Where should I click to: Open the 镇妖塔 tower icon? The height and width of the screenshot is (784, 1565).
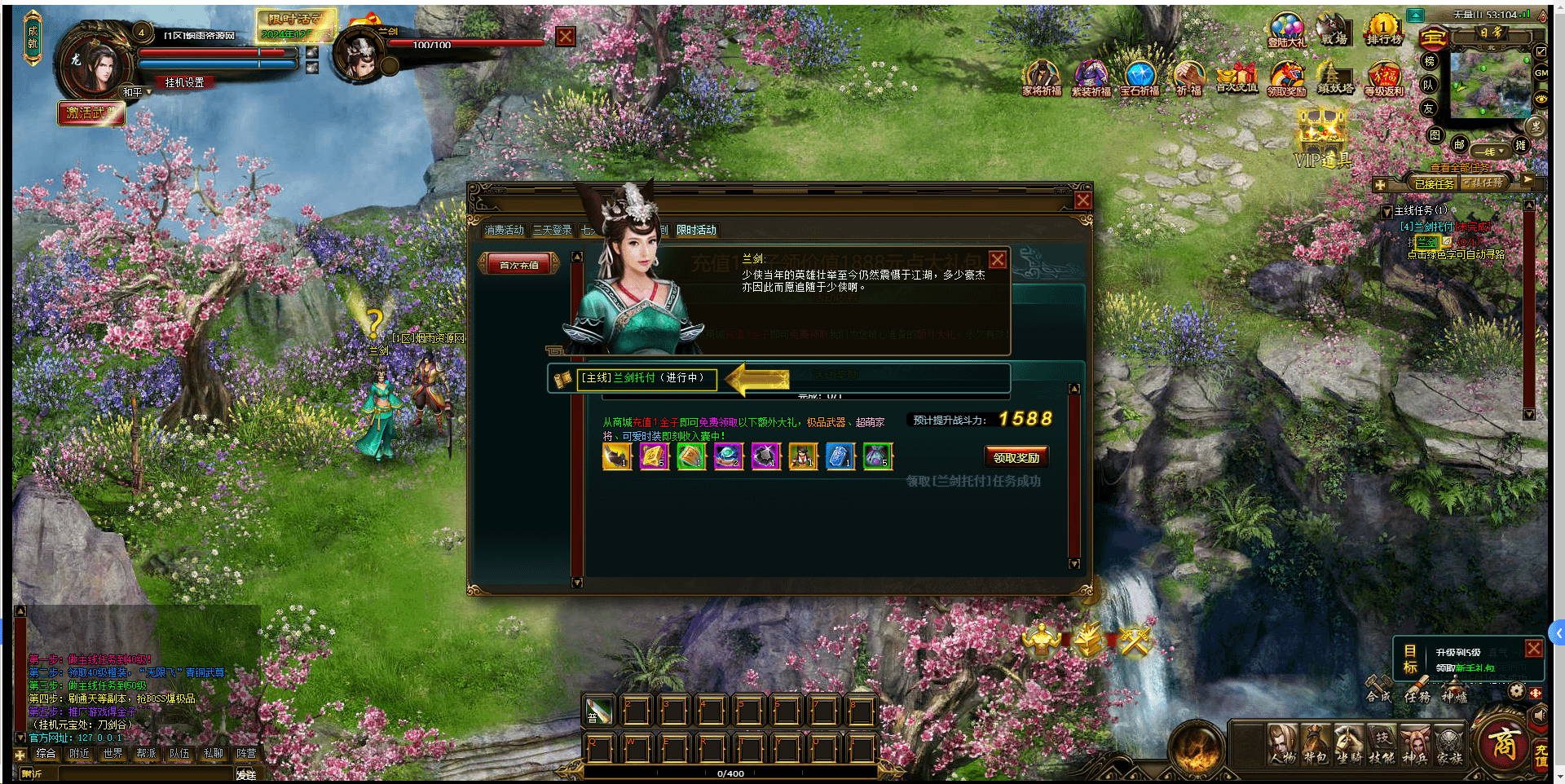pos(1335,79)
